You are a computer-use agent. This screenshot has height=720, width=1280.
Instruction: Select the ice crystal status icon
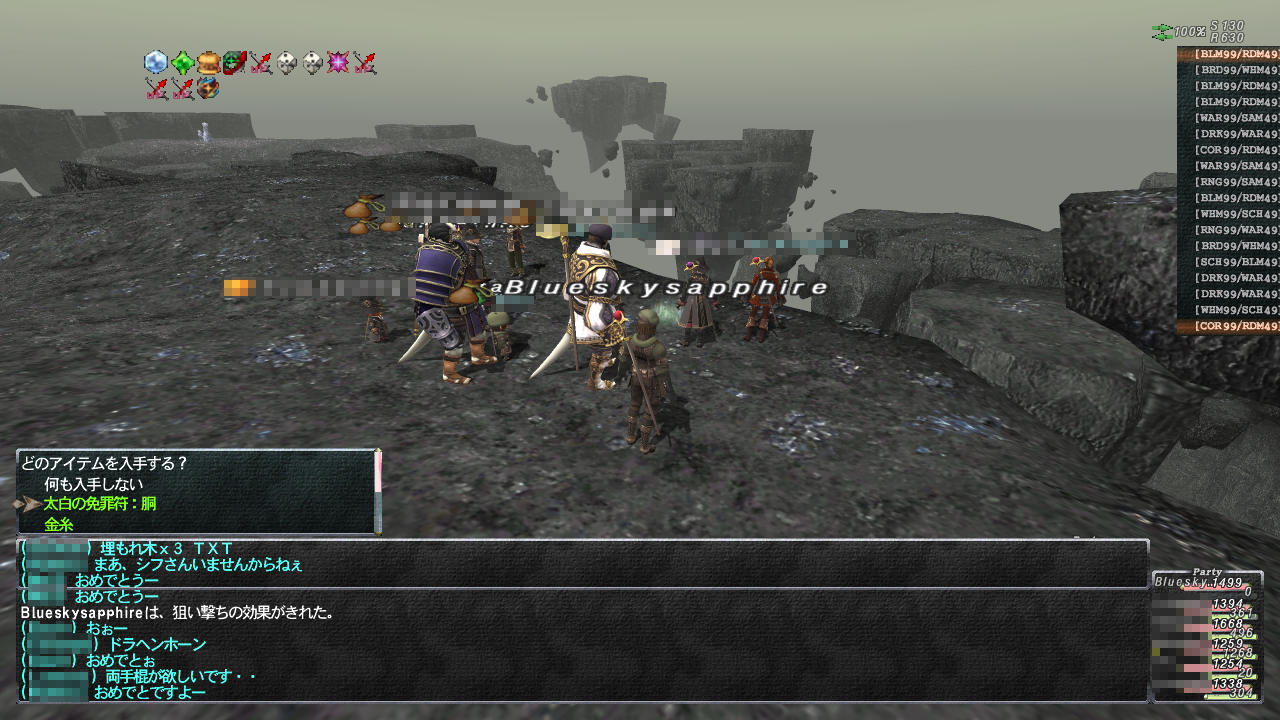[x=156, y=63]
